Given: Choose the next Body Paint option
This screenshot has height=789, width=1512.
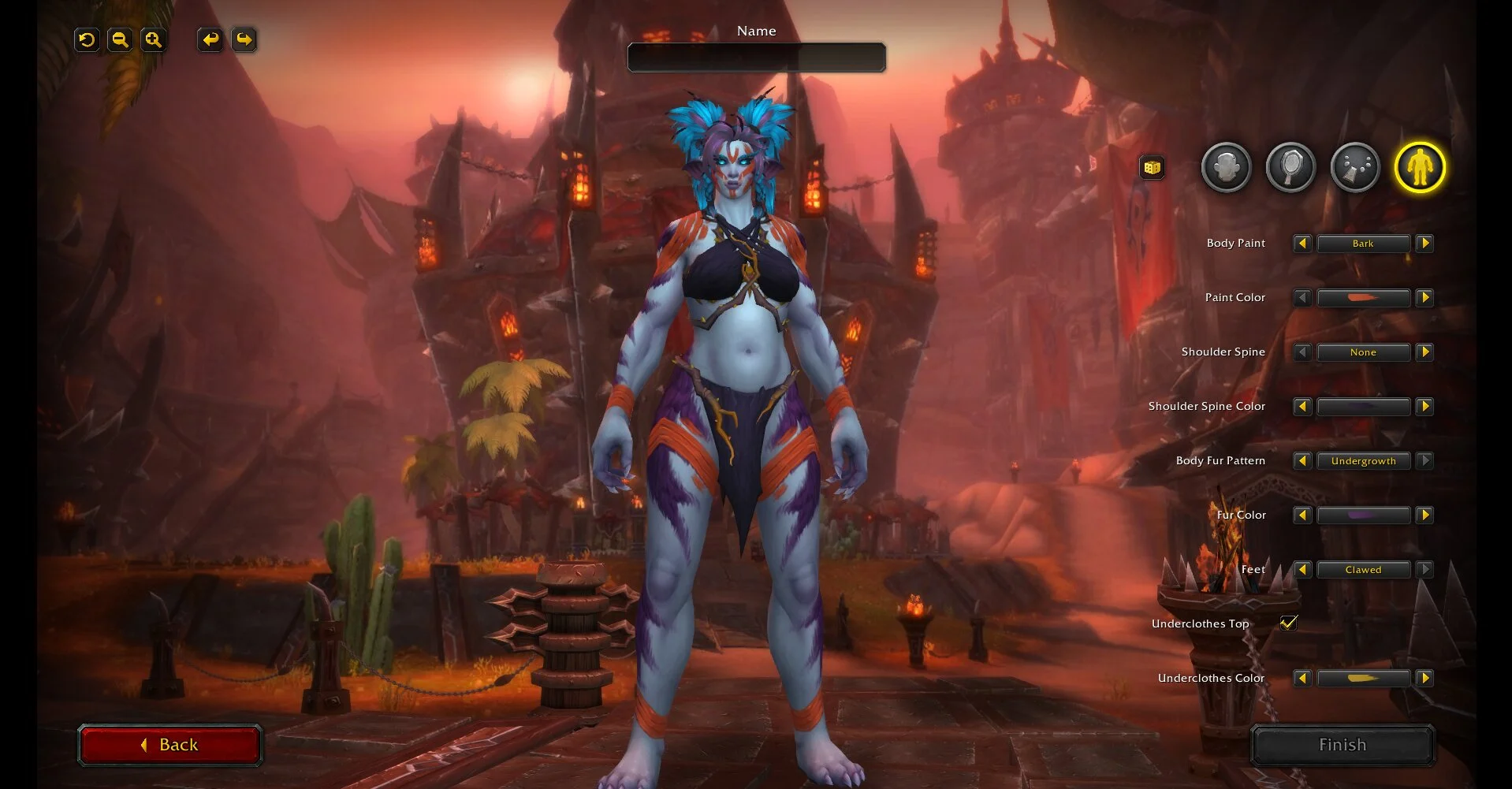Looking at the screenshot, I should point(1424,244).
